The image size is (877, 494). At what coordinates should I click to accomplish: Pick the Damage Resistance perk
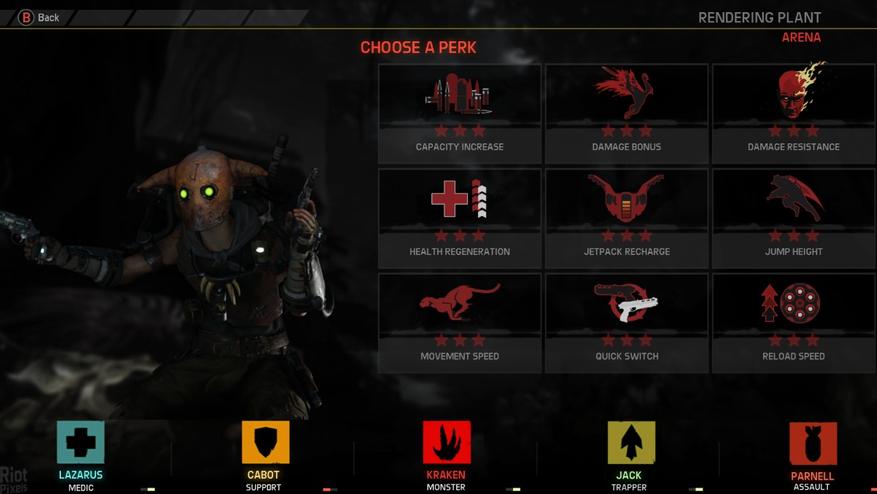[x=793, y=113]
